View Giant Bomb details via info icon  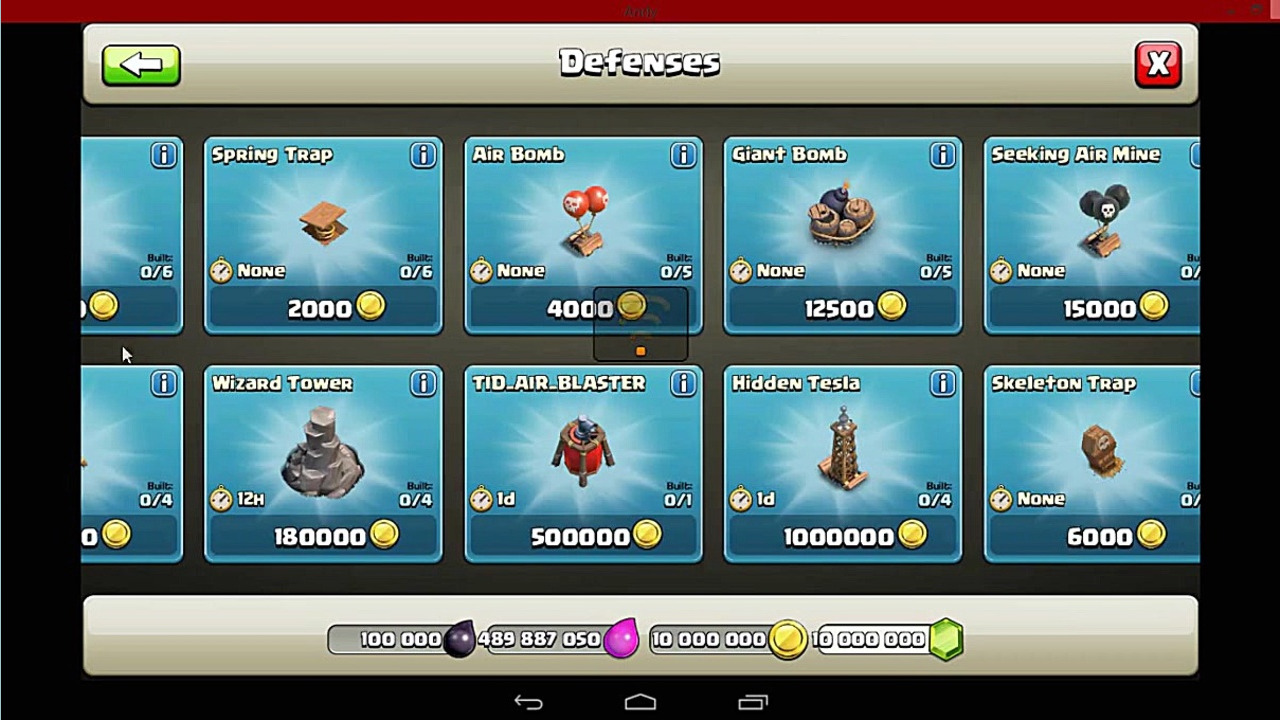click(942, 155)
